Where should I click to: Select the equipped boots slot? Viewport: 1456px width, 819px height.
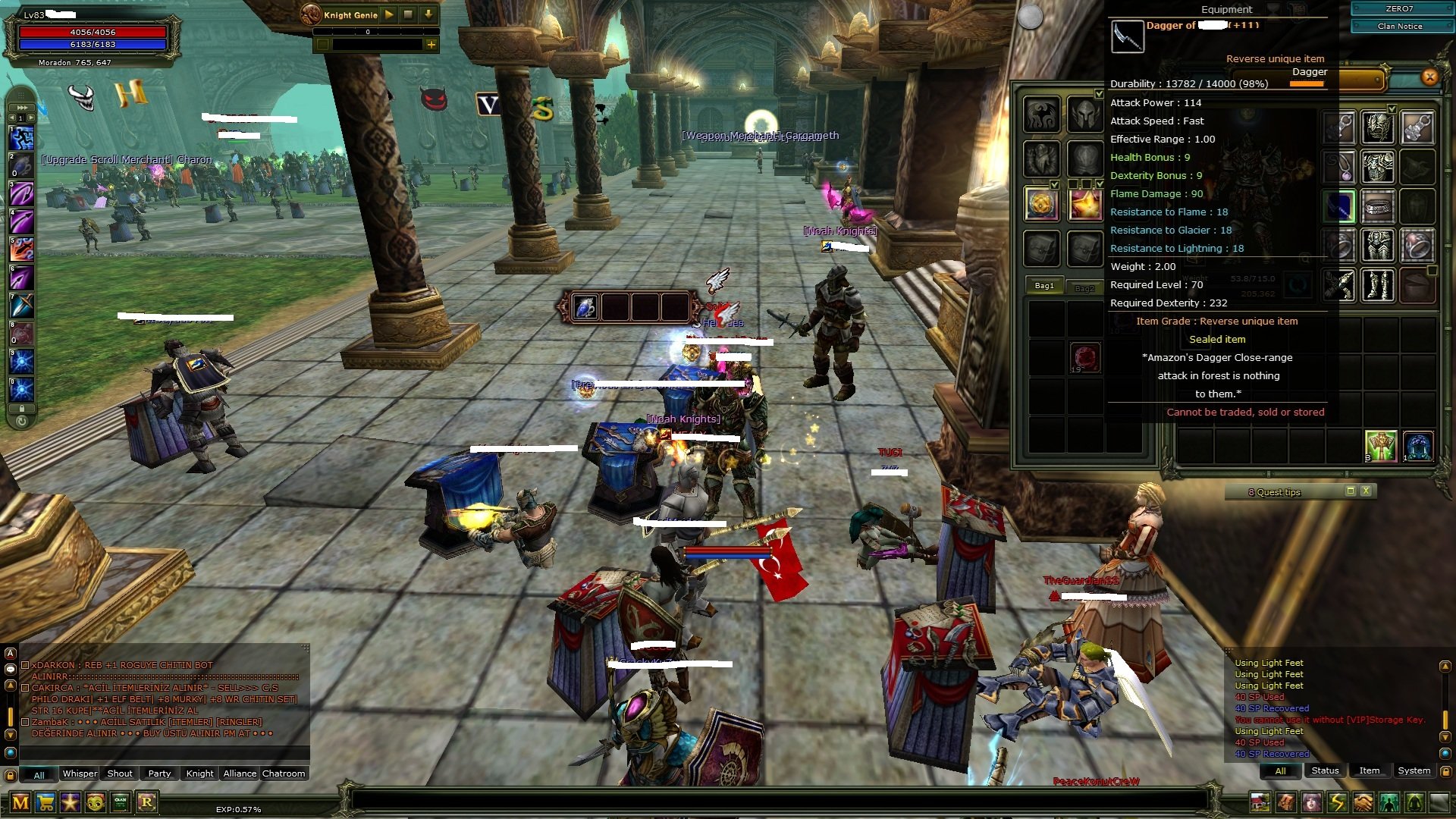(x=1377, y=286)
